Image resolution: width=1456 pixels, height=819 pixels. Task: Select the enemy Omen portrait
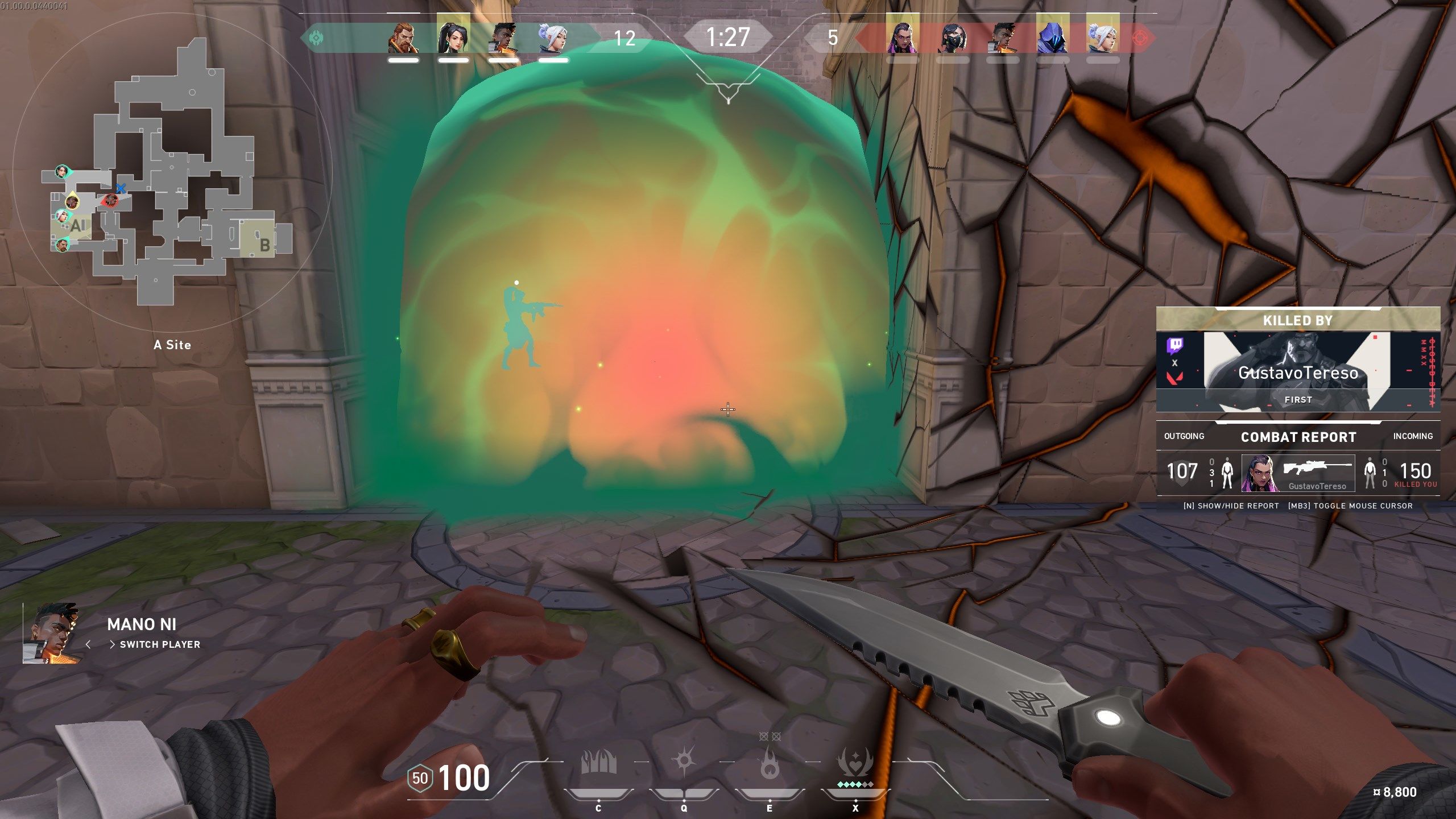[x=1053, y=38]
